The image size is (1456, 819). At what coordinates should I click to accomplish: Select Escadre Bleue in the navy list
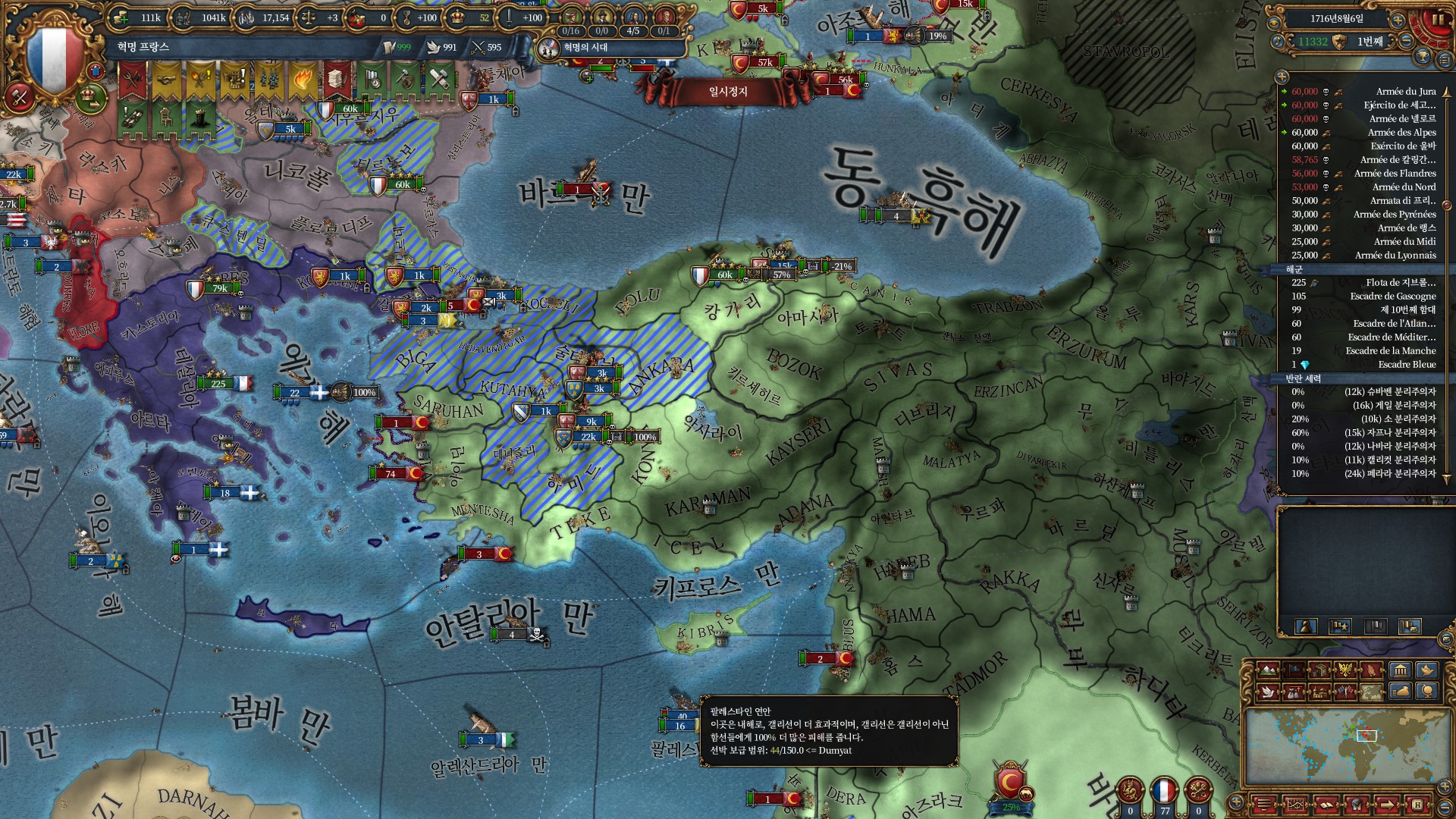pos(1407,365)
